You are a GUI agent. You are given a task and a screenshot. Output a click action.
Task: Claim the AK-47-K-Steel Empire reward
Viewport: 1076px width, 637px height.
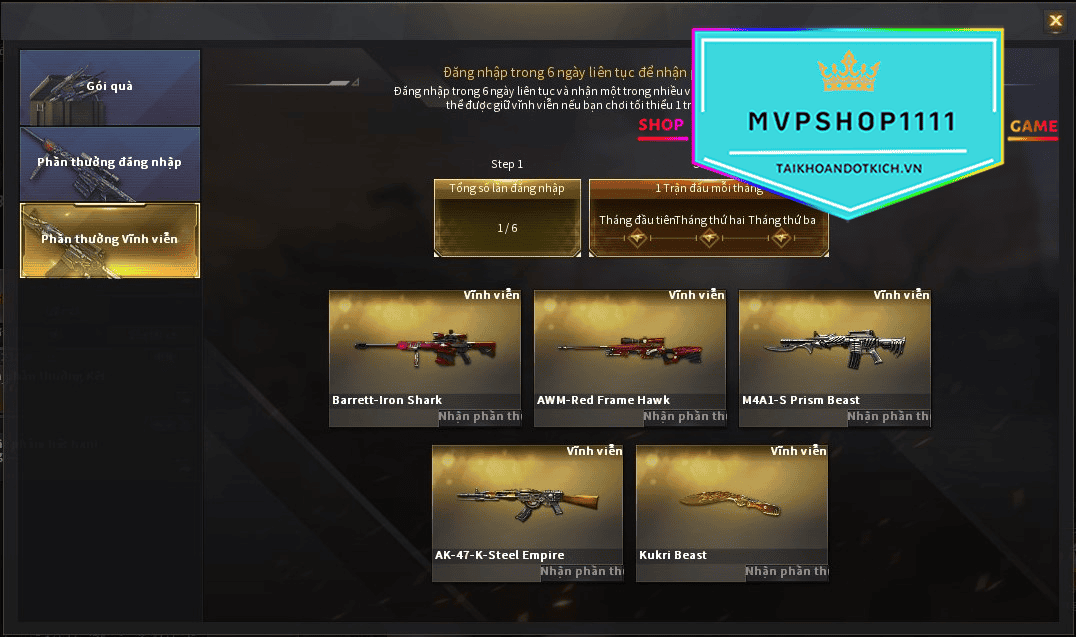[x=582, y=572]
